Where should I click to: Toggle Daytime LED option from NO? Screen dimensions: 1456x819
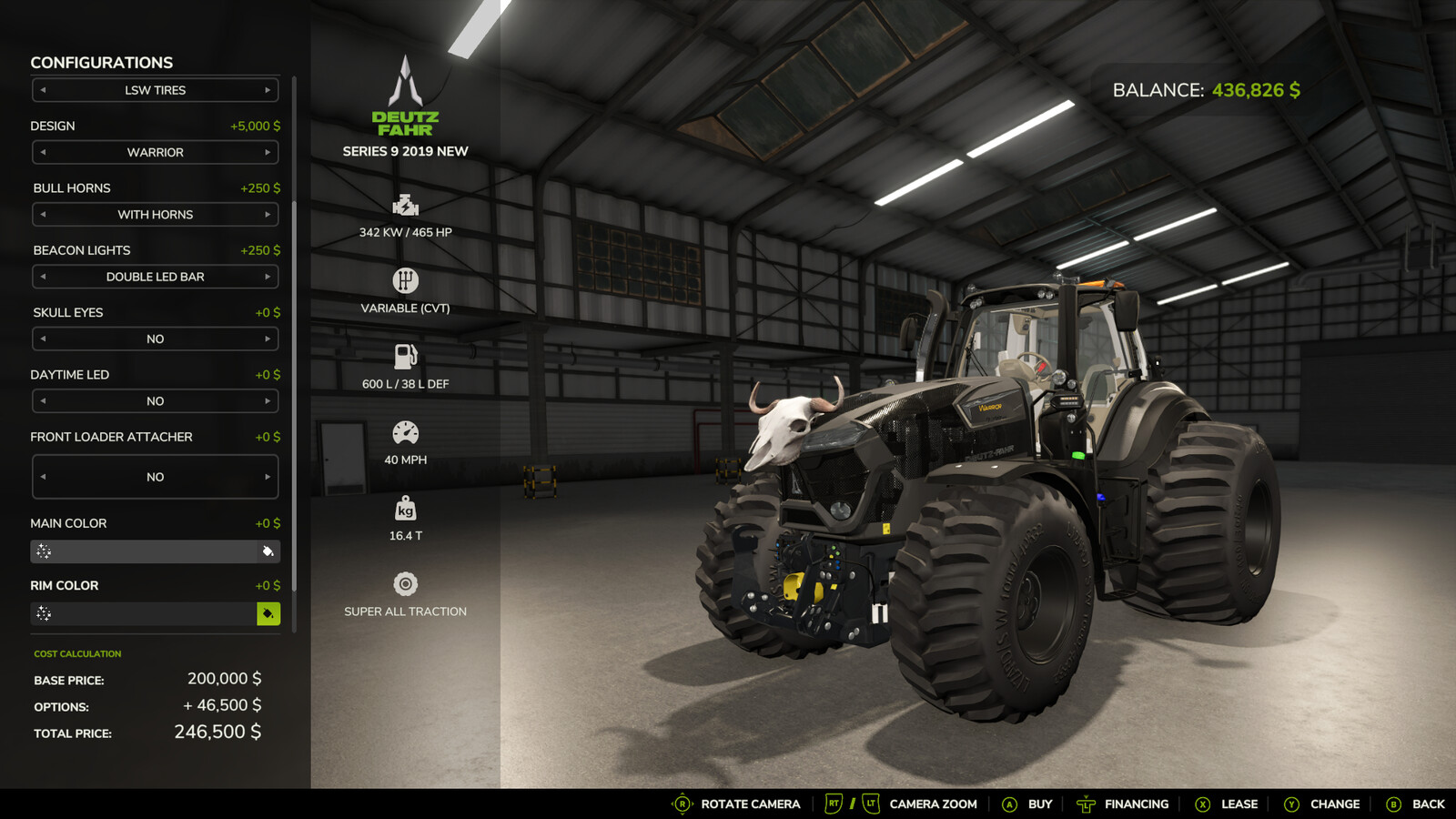pos(269,400)
